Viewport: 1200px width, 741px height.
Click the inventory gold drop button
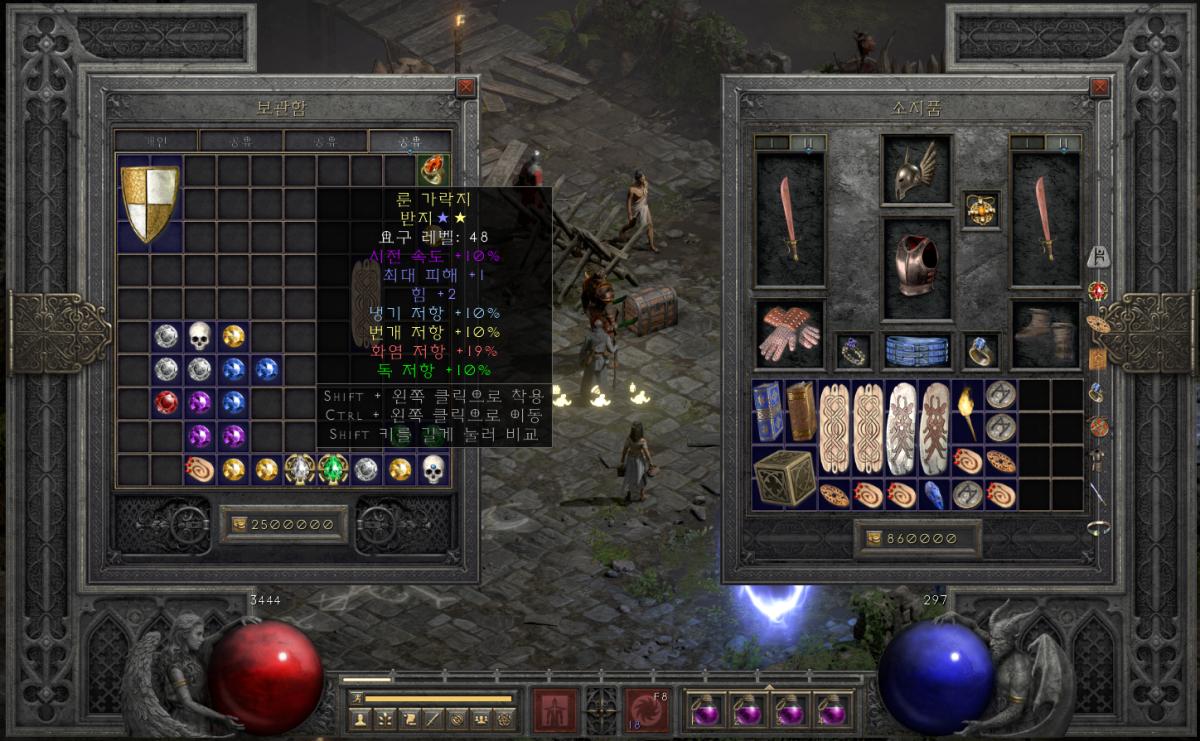pyautogui.click(x=871, y=539)
